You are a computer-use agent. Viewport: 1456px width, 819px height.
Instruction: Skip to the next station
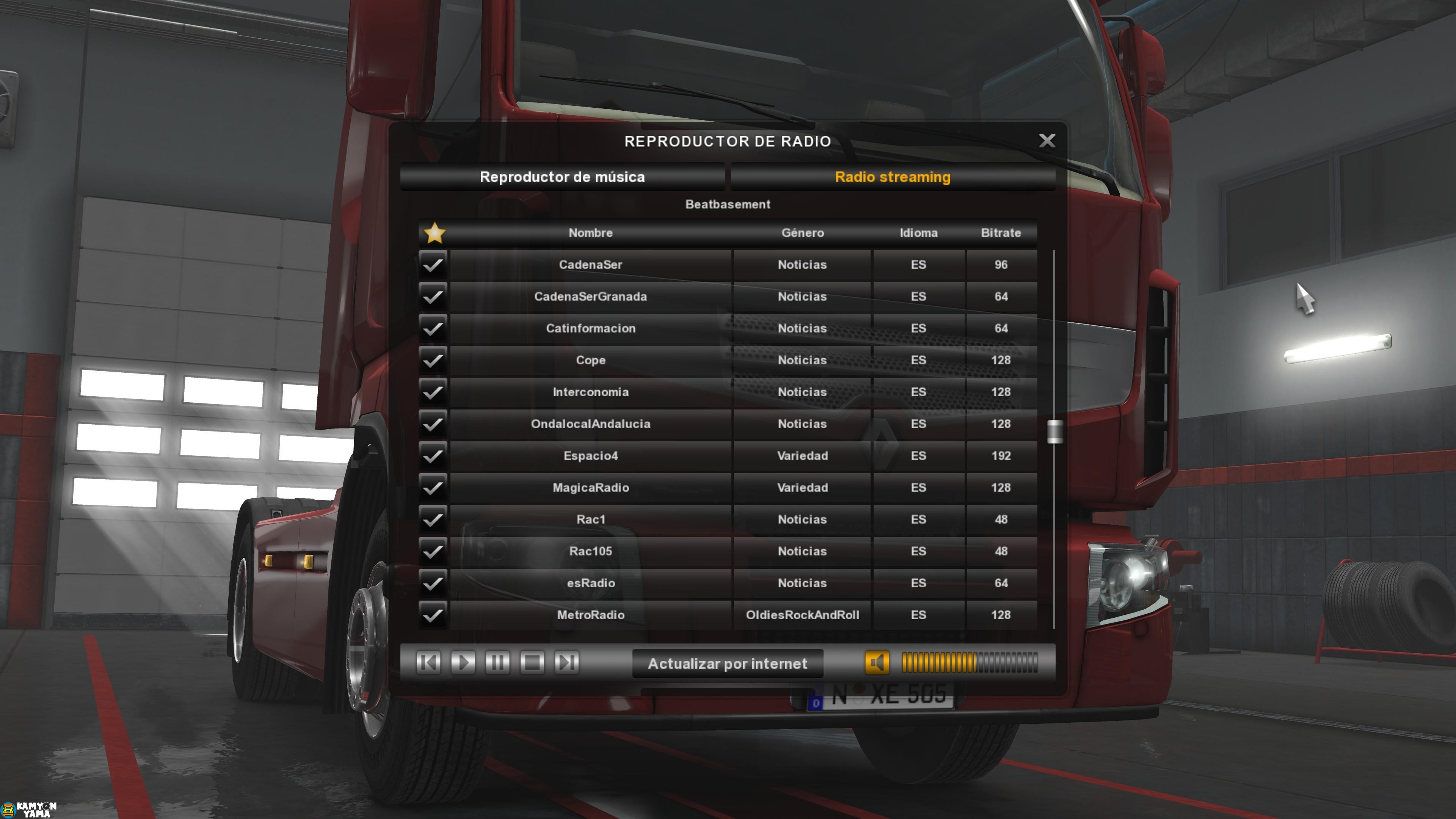pyautogui.click(x=566, y=664)
